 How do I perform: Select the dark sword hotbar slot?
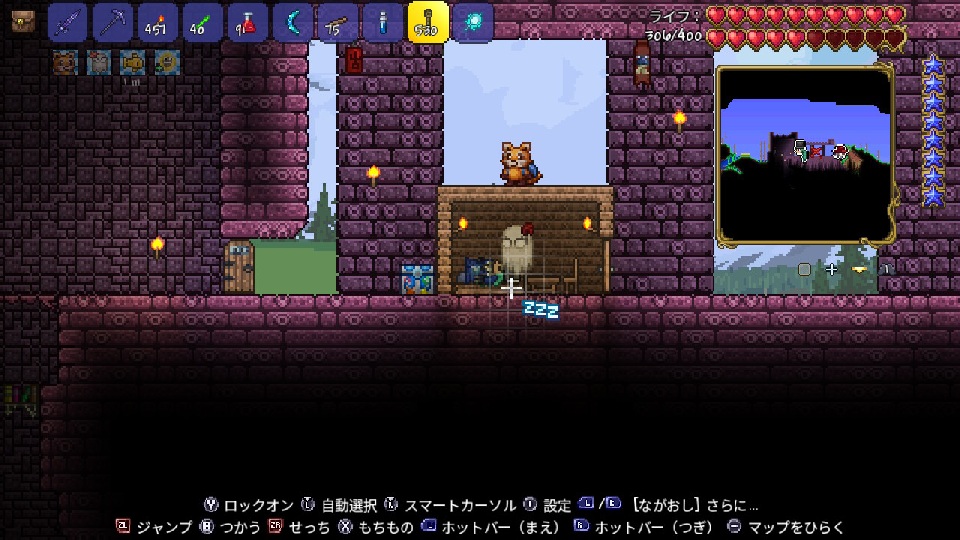click(68, 22)
